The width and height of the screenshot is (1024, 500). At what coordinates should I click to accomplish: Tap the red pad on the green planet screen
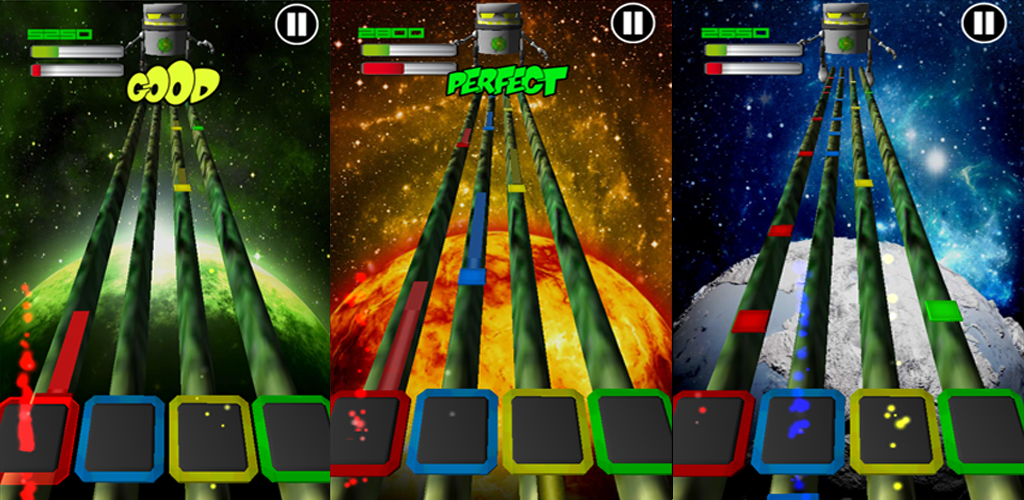(x=38, y=438)
